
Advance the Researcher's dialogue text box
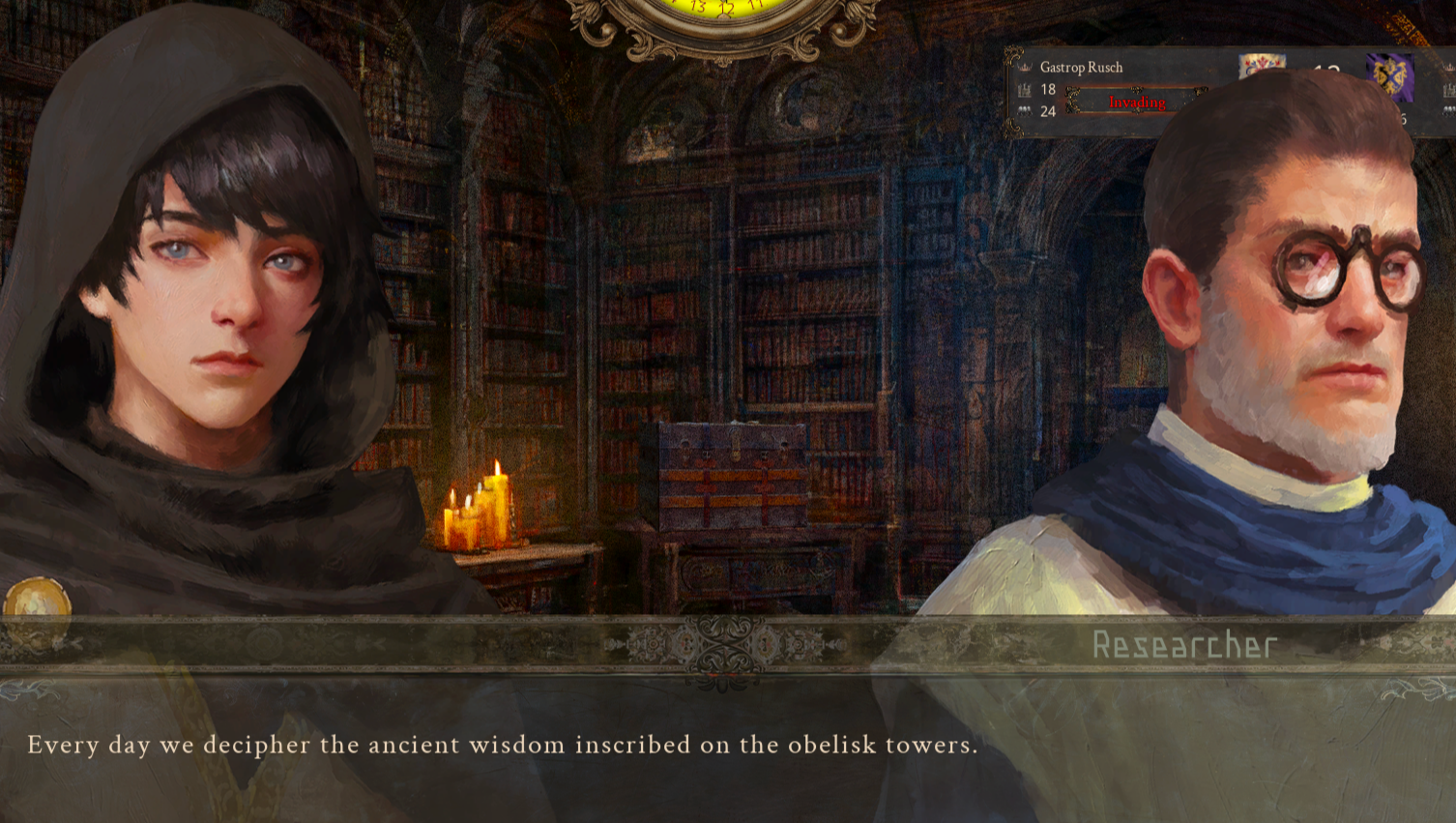(727, 746)
